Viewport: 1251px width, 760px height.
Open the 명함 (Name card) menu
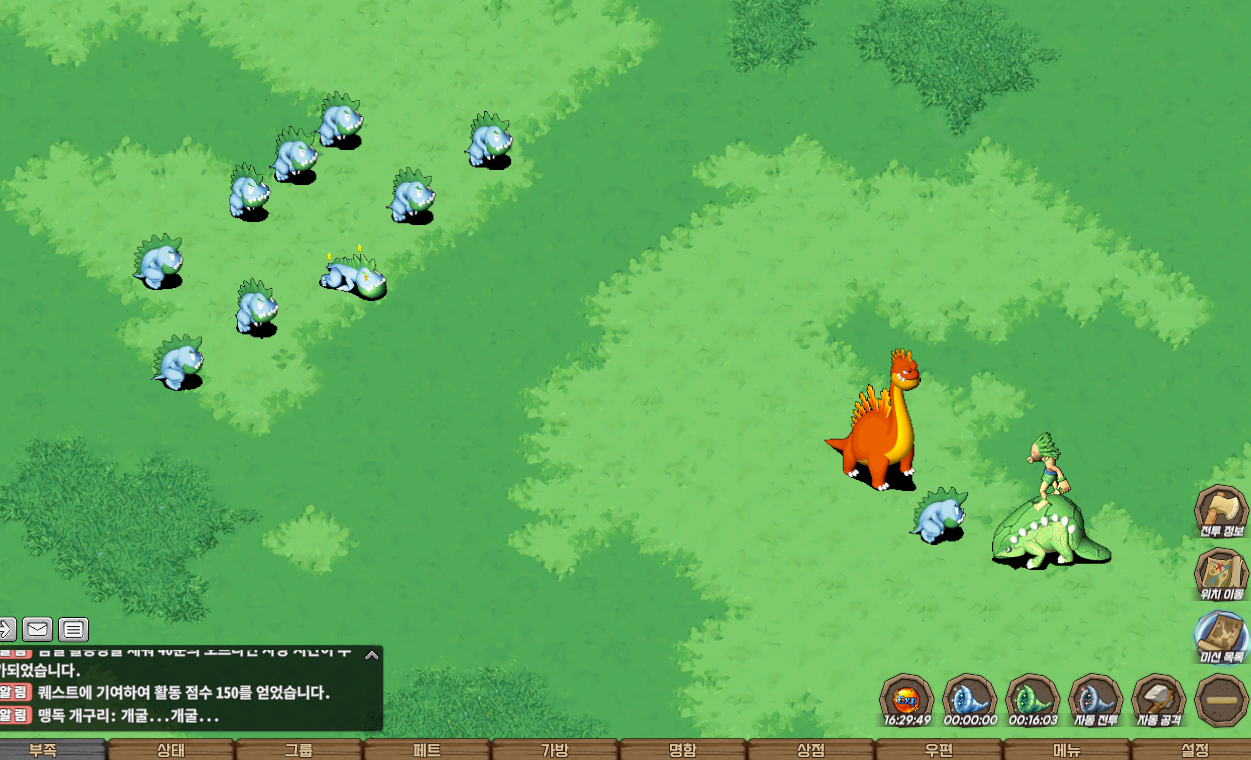click(682, 750)
